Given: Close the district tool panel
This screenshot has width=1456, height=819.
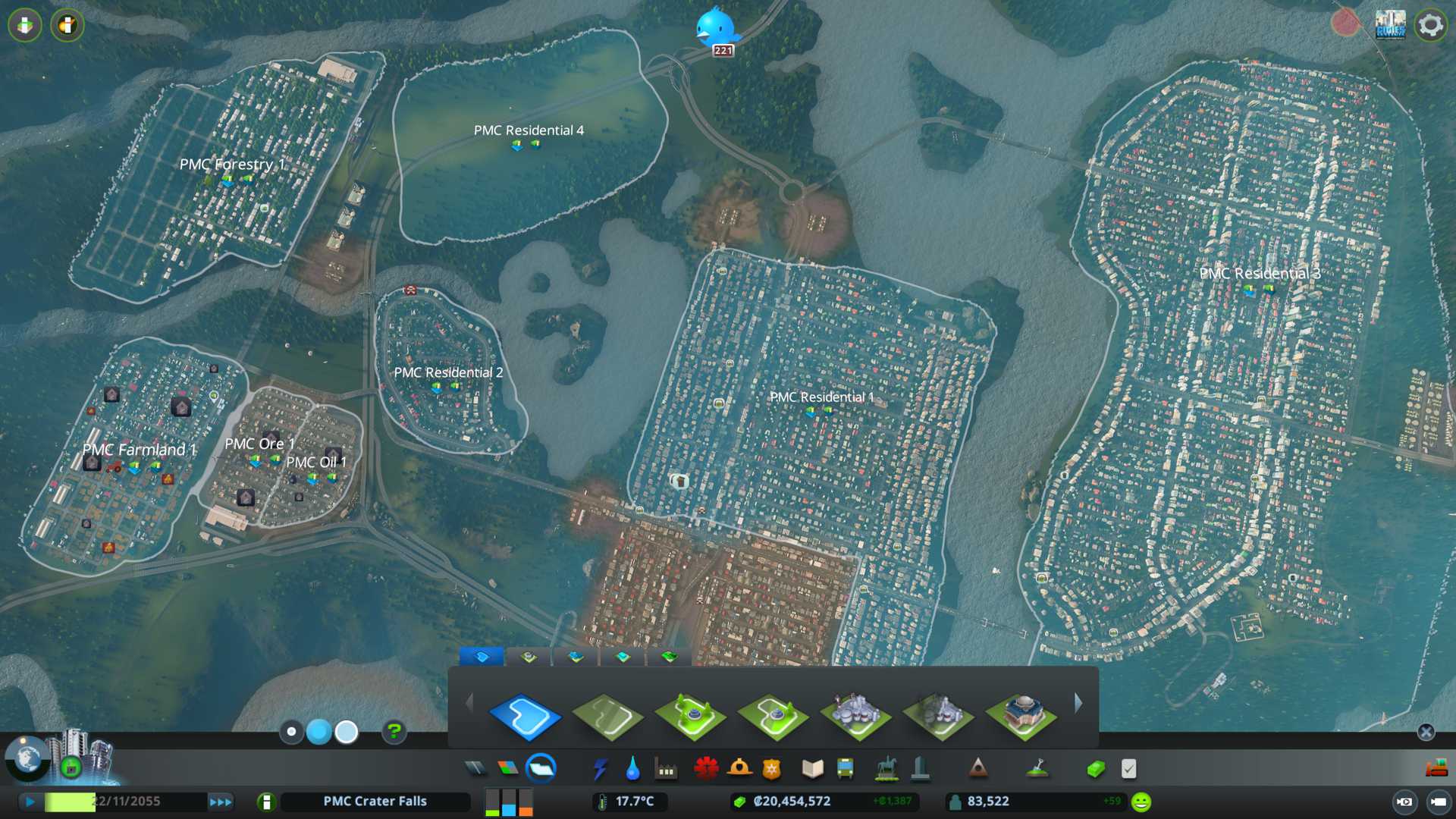Looking at the screenshot, I should (x=1426, y=732).
